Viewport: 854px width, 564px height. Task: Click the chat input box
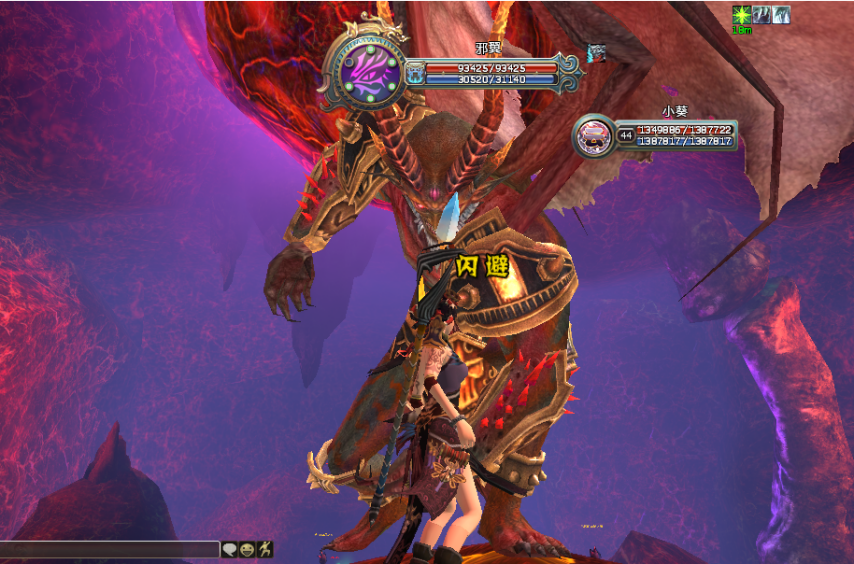click(109, 549)
